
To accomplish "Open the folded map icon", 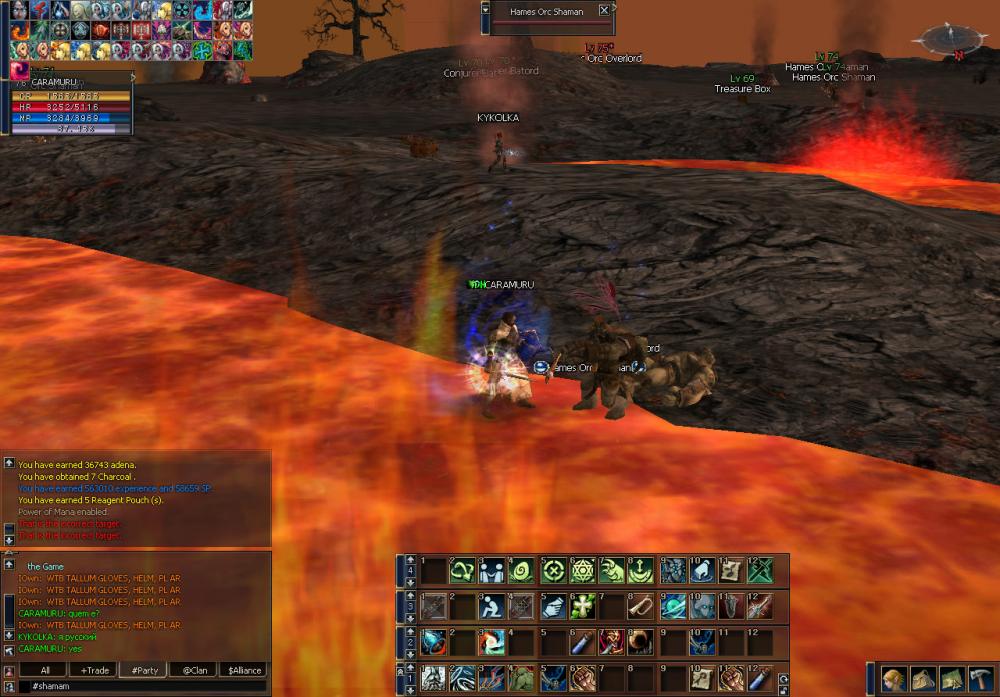I will (950, 678).
